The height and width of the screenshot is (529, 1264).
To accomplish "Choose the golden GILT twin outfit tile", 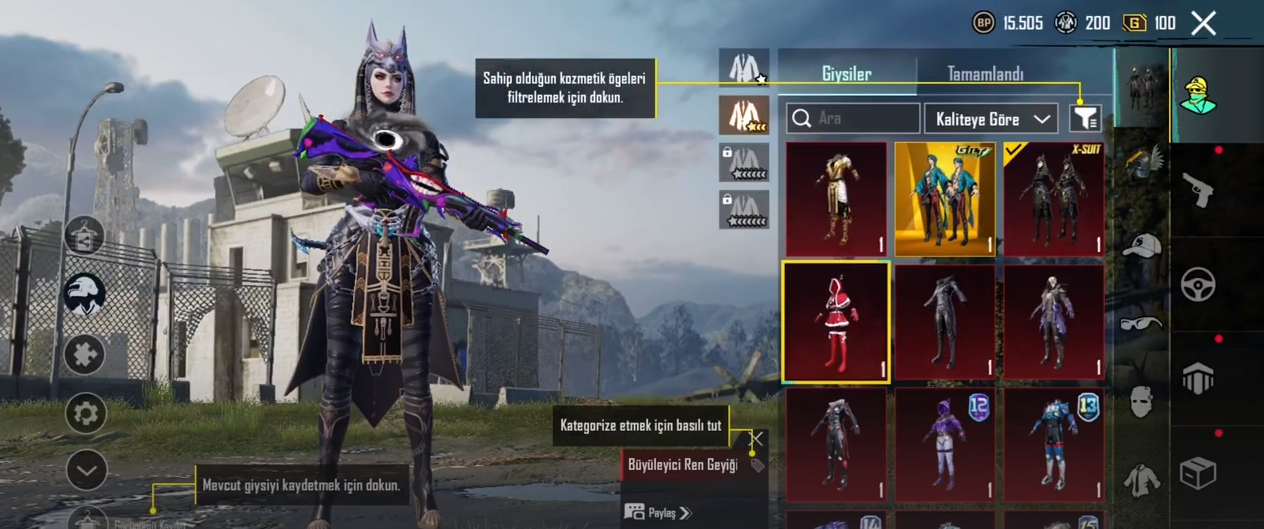I will click(x=944, y=199).
